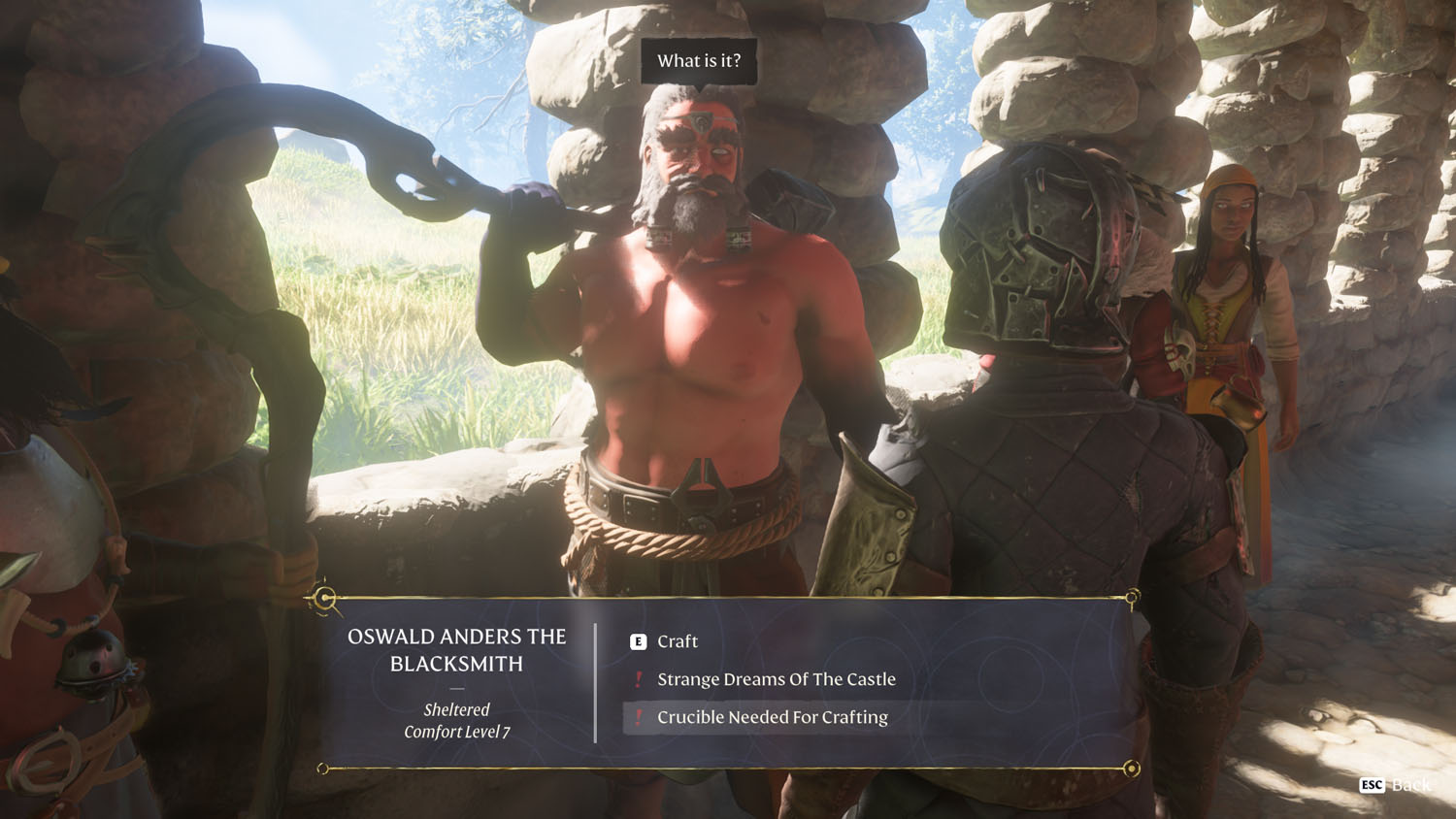The width and height of the screenshot is (1456, 819).
Task: Click the Oswald Anders The Blacksmith name
Action: 456,648
